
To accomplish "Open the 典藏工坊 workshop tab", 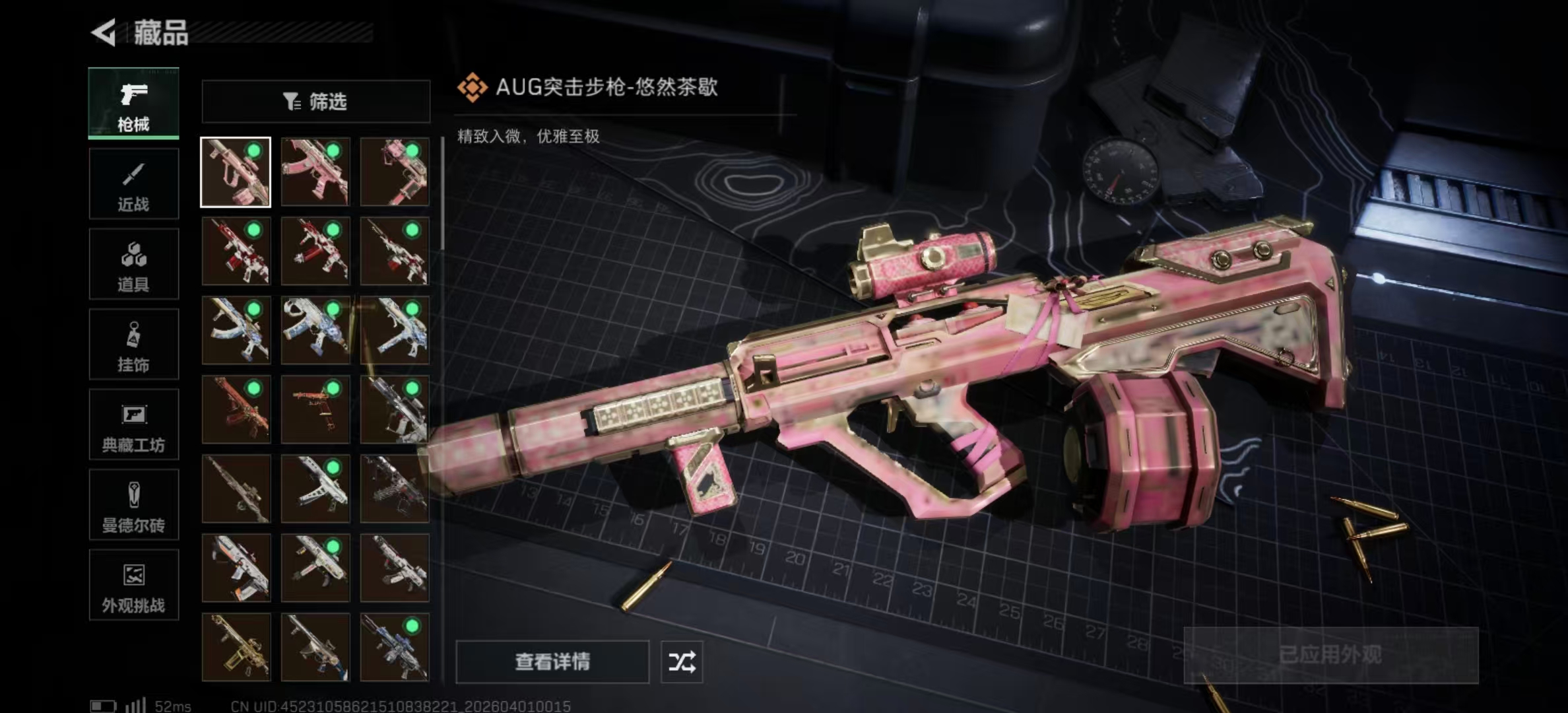I will pos(133,424).
